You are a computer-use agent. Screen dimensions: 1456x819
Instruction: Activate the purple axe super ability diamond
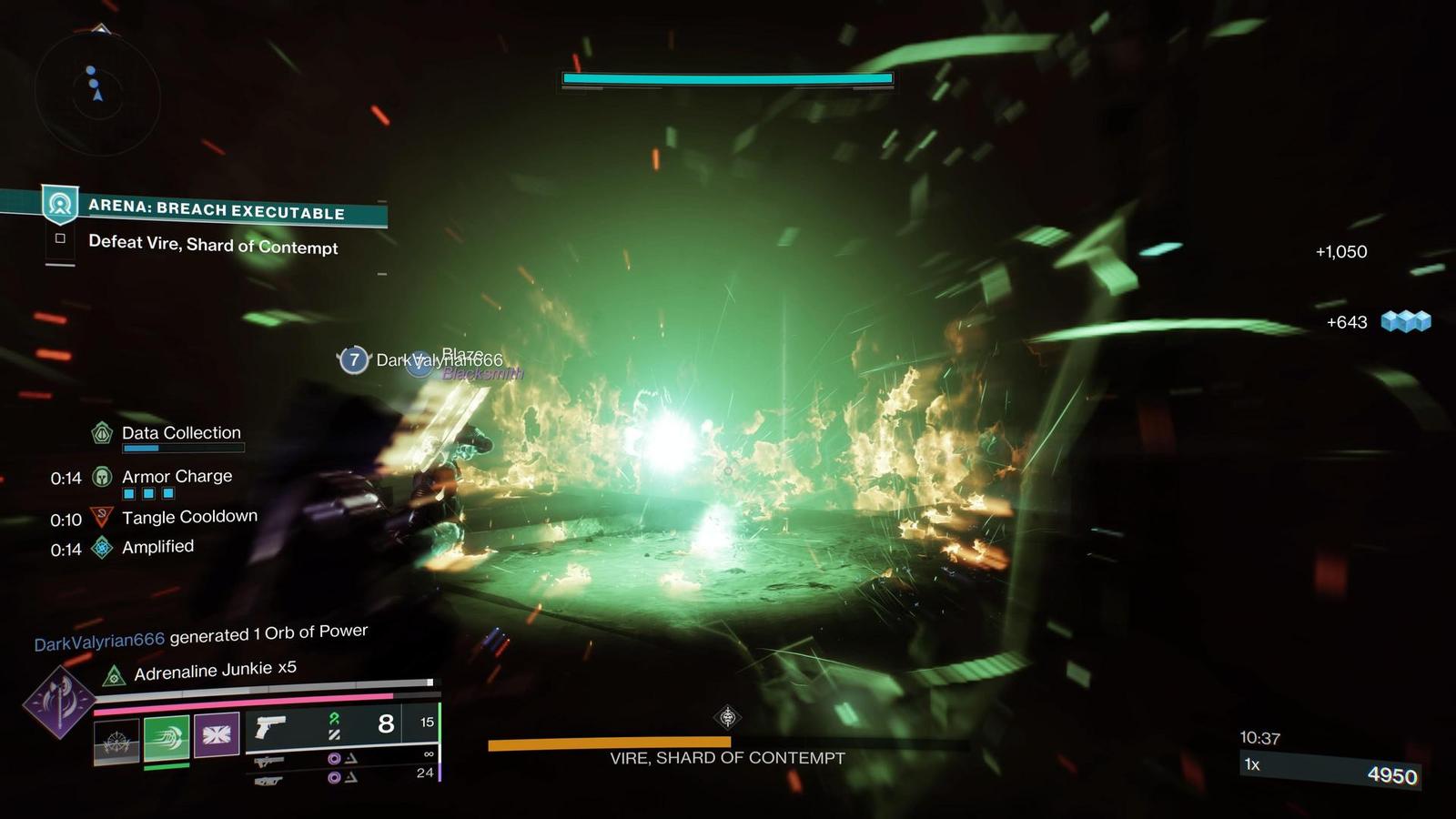tap(59, 702)
